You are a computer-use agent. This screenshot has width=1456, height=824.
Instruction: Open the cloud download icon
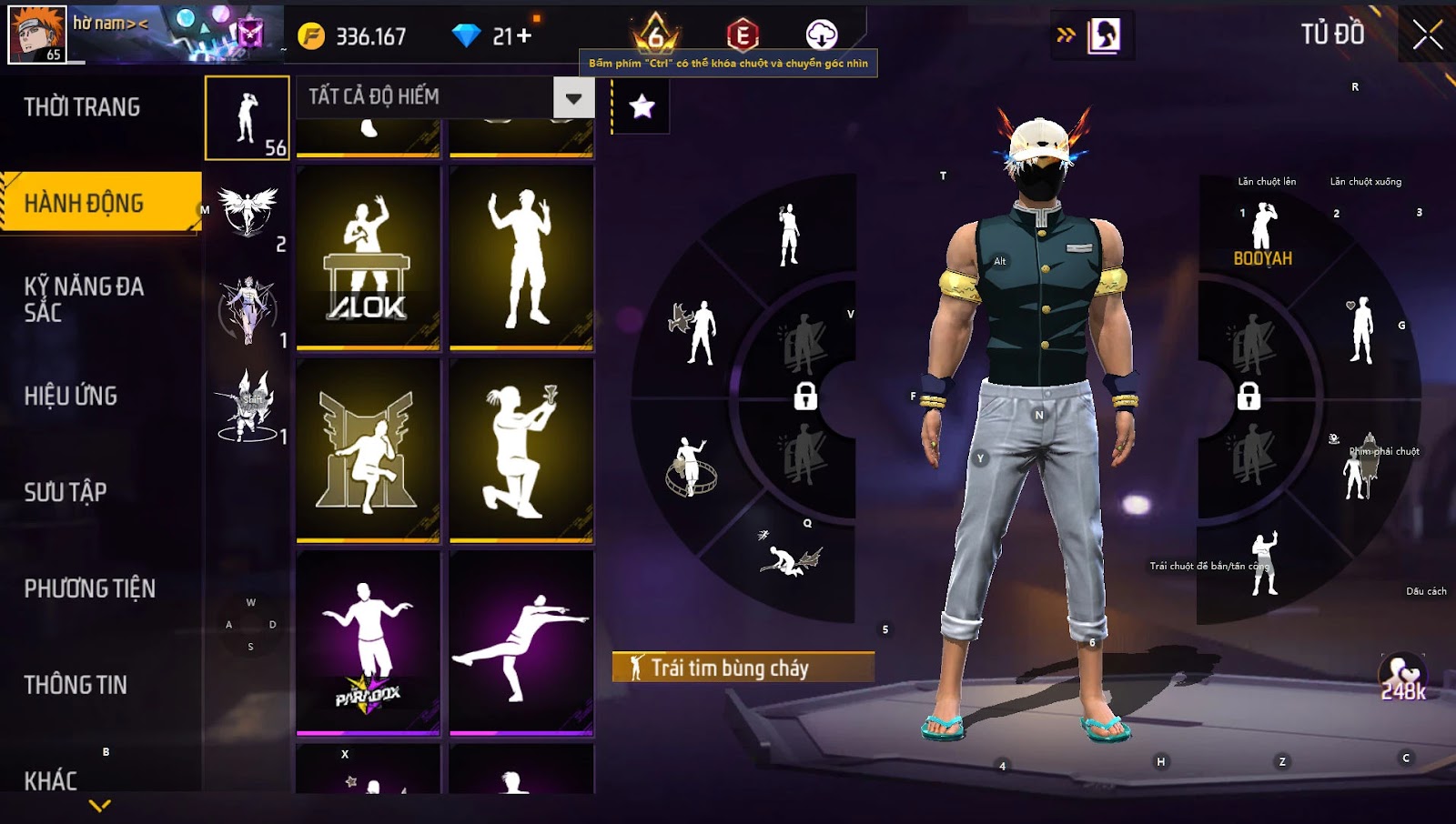(821, 35)
